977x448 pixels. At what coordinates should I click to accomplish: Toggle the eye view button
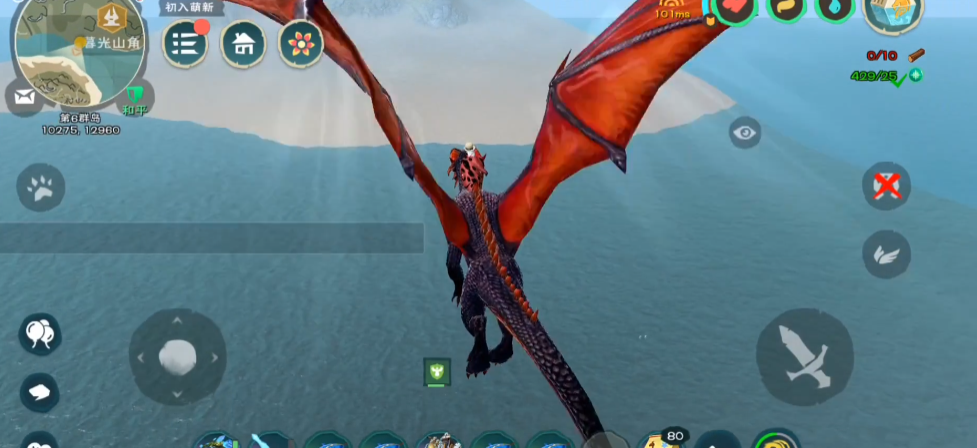[745, 132]
